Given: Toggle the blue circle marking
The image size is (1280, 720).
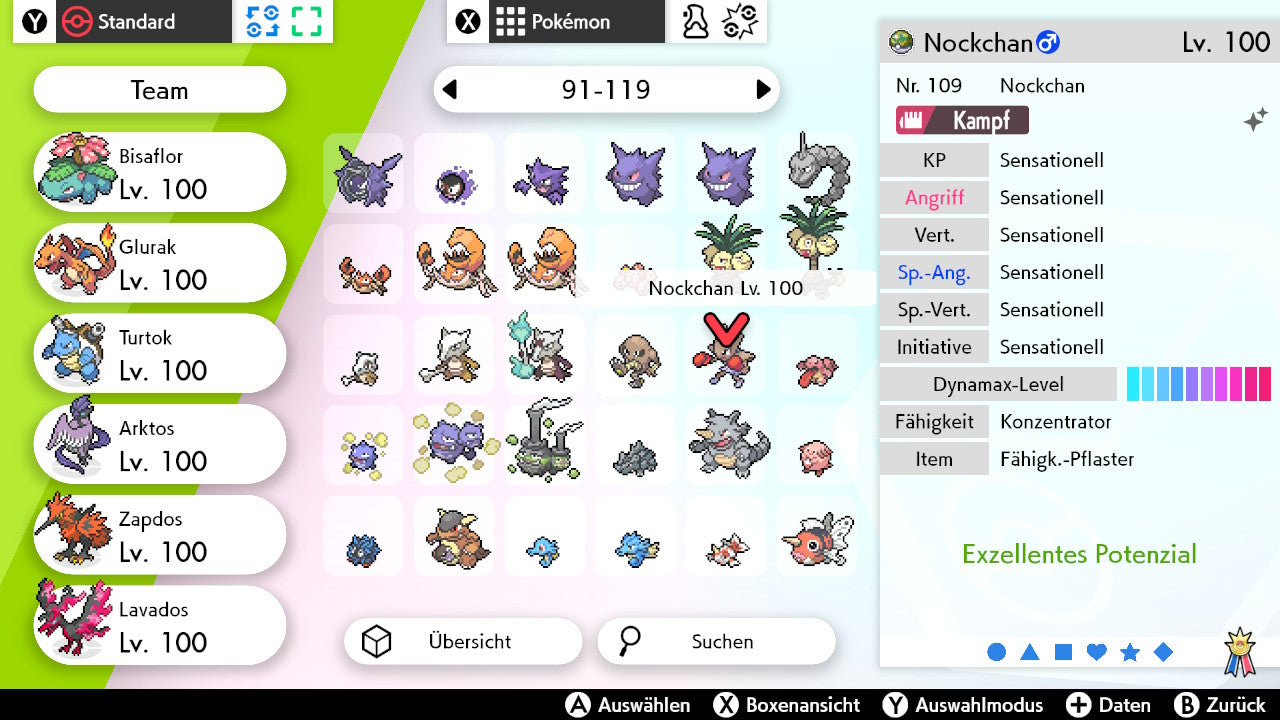Looking at the screenshot, I should pyautogui.click(x=996, y=651).
